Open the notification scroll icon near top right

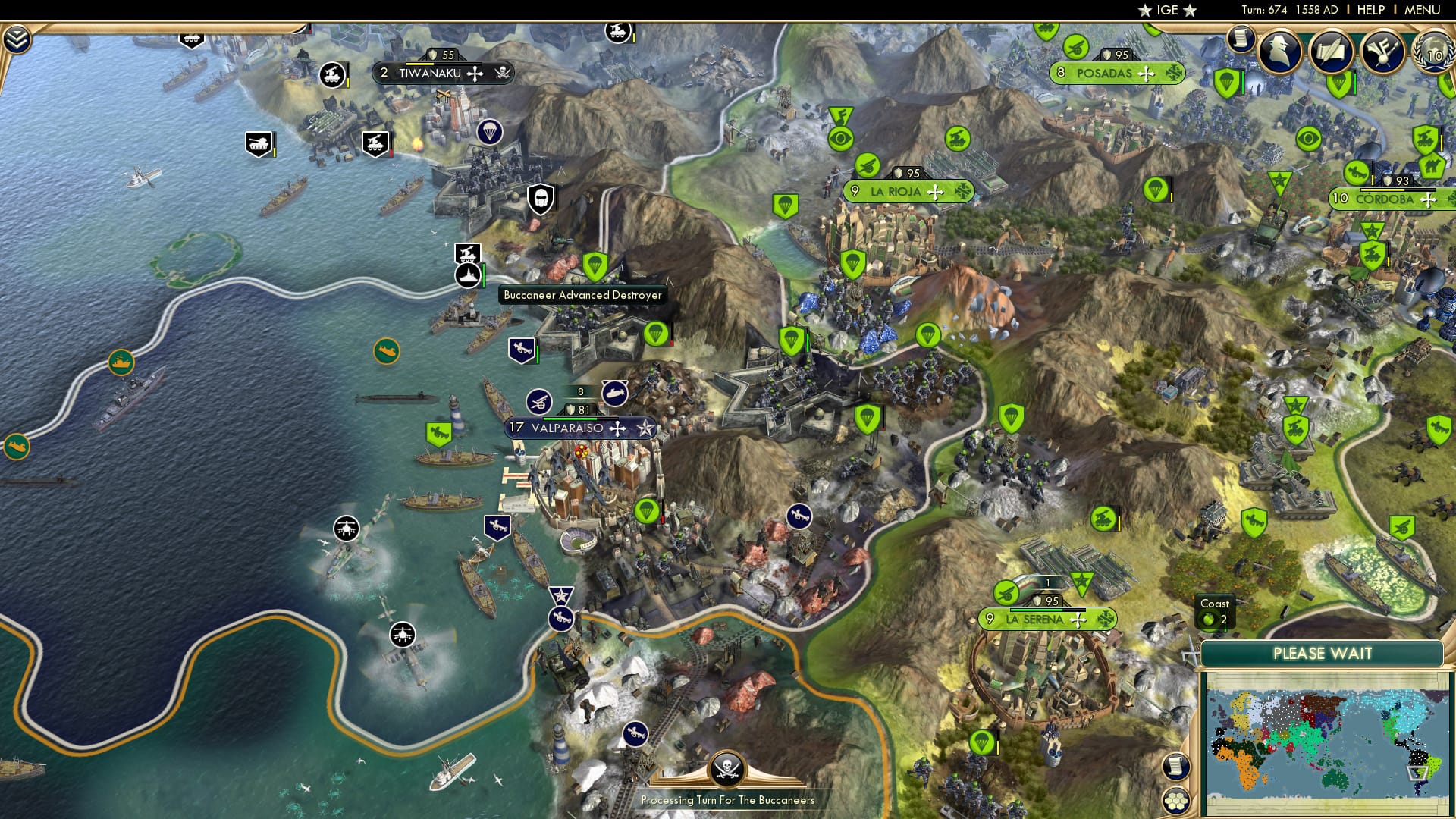tap(1241, 39)
